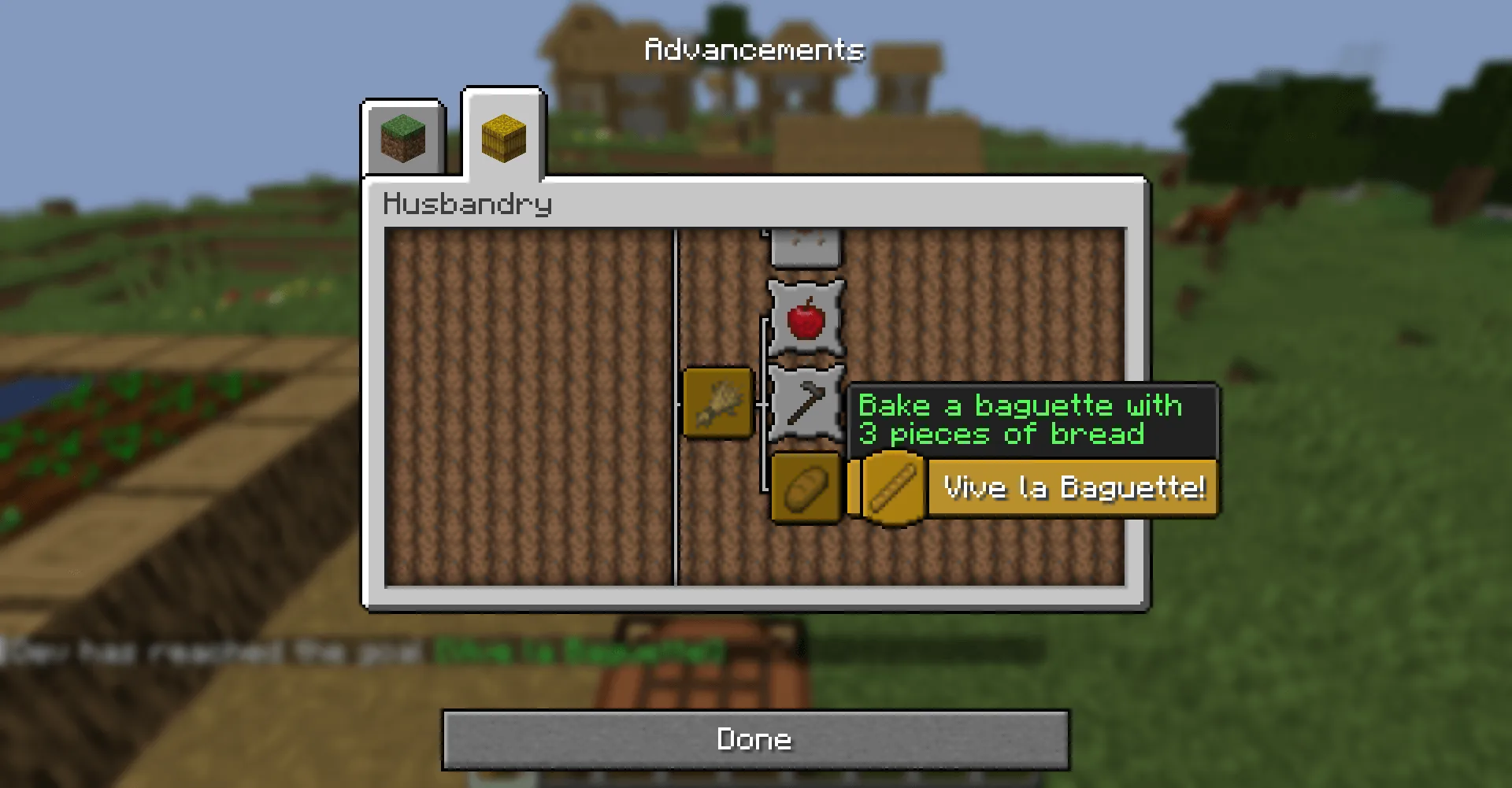Screen dimensions: 1512x788
Task: Click the Vive la Baguette tooltip banner
Action: tap(1073, 487)
